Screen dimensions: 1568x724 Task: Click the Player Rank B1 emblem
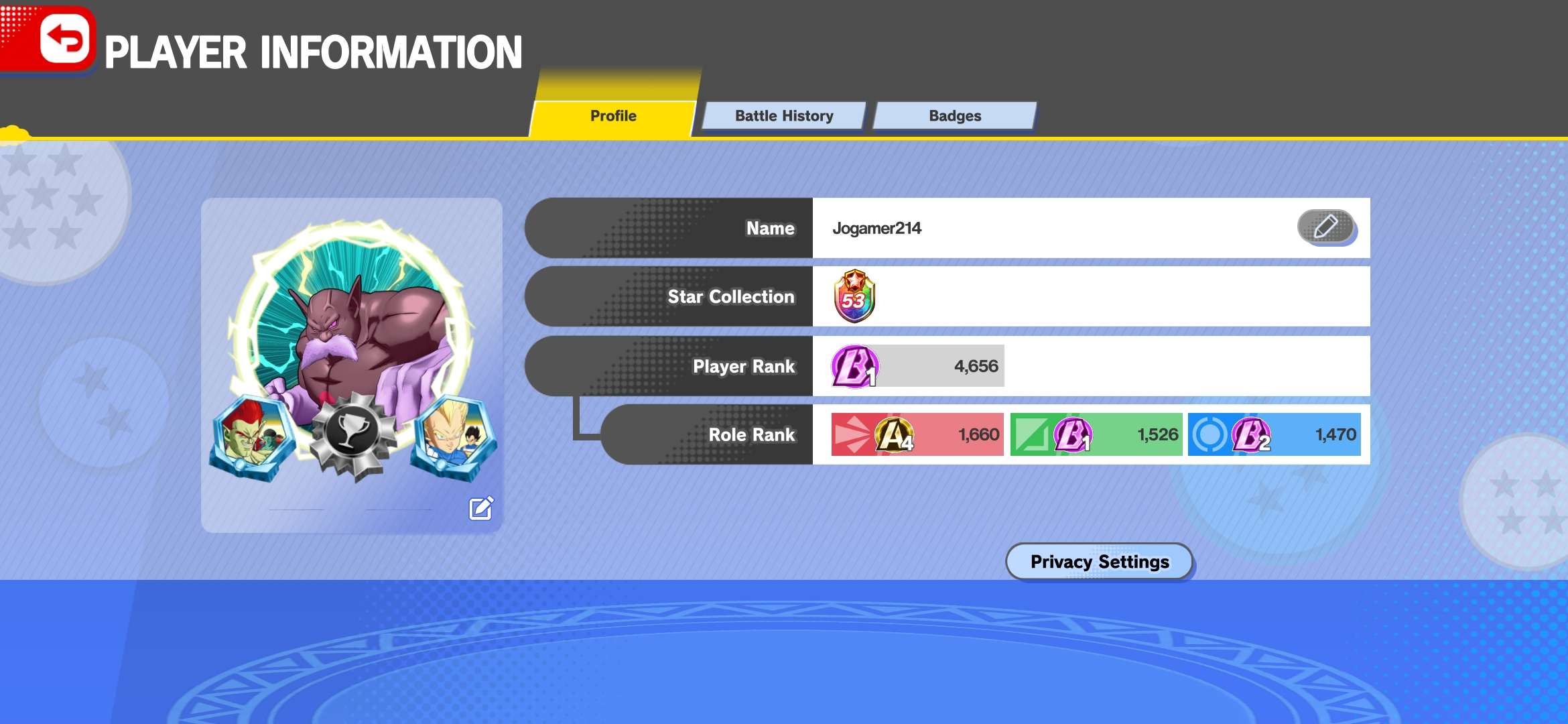[854, 366]
